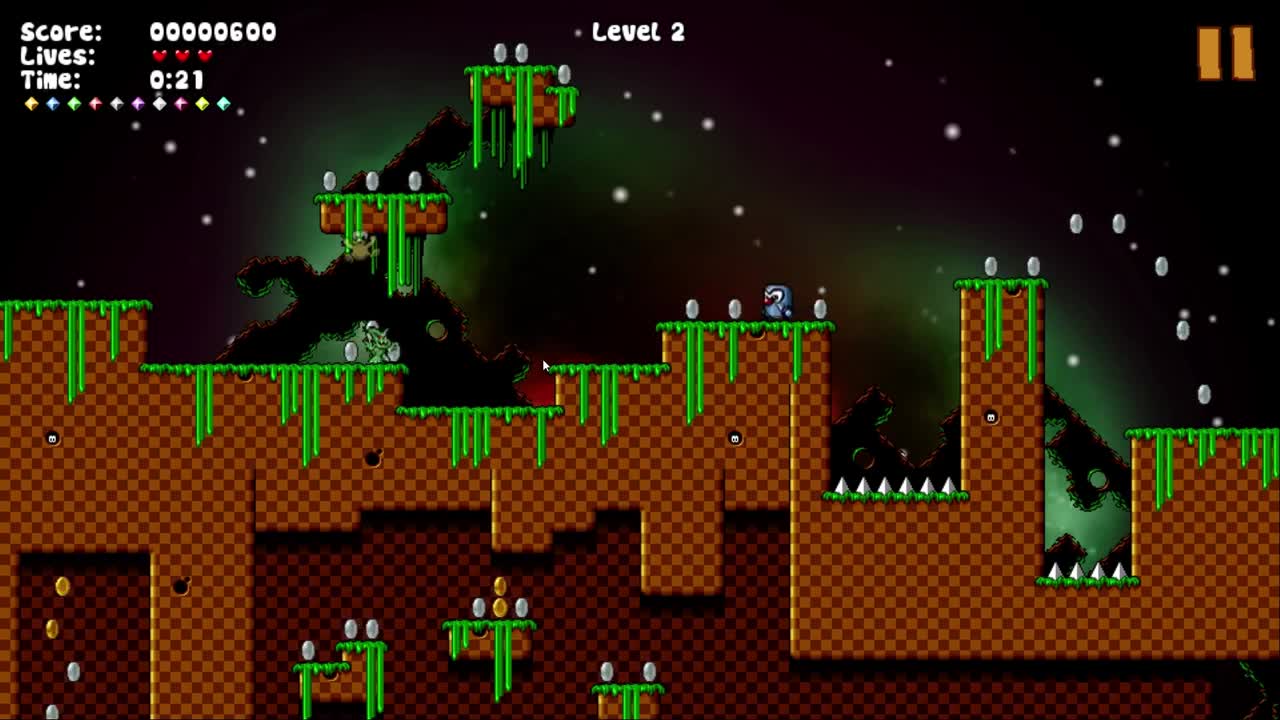1280x720 pixels.
Task: Select the blue gem icon
Action: [x=54, y=103]
